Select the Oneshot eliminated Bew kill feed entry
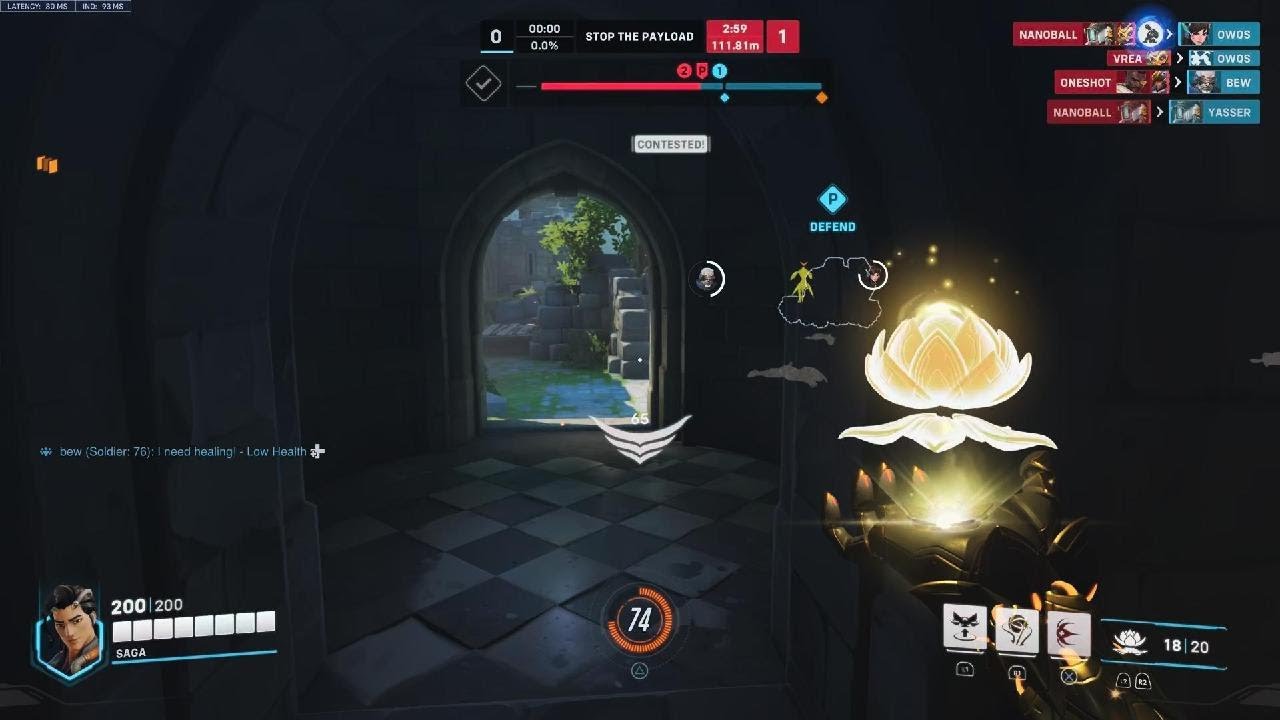Image resolution: width=1280 pixels, height=720 pixels. point(1156,83)
